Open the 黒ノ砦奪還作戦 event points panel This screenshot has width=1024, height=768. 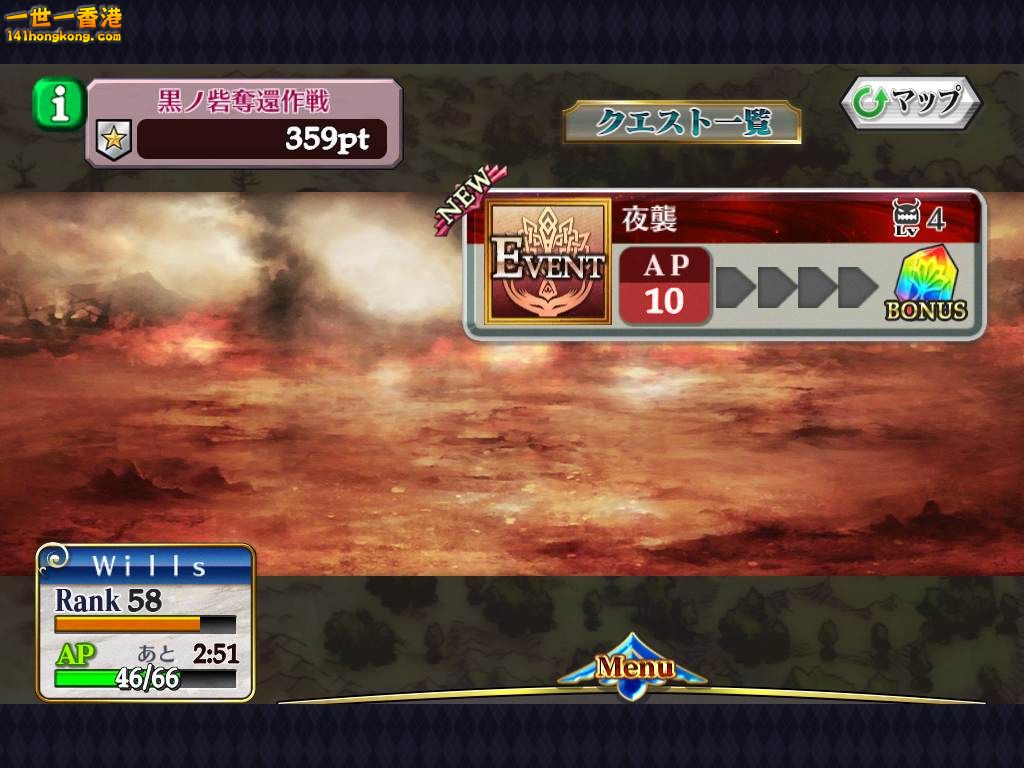[x=245, y=123]
